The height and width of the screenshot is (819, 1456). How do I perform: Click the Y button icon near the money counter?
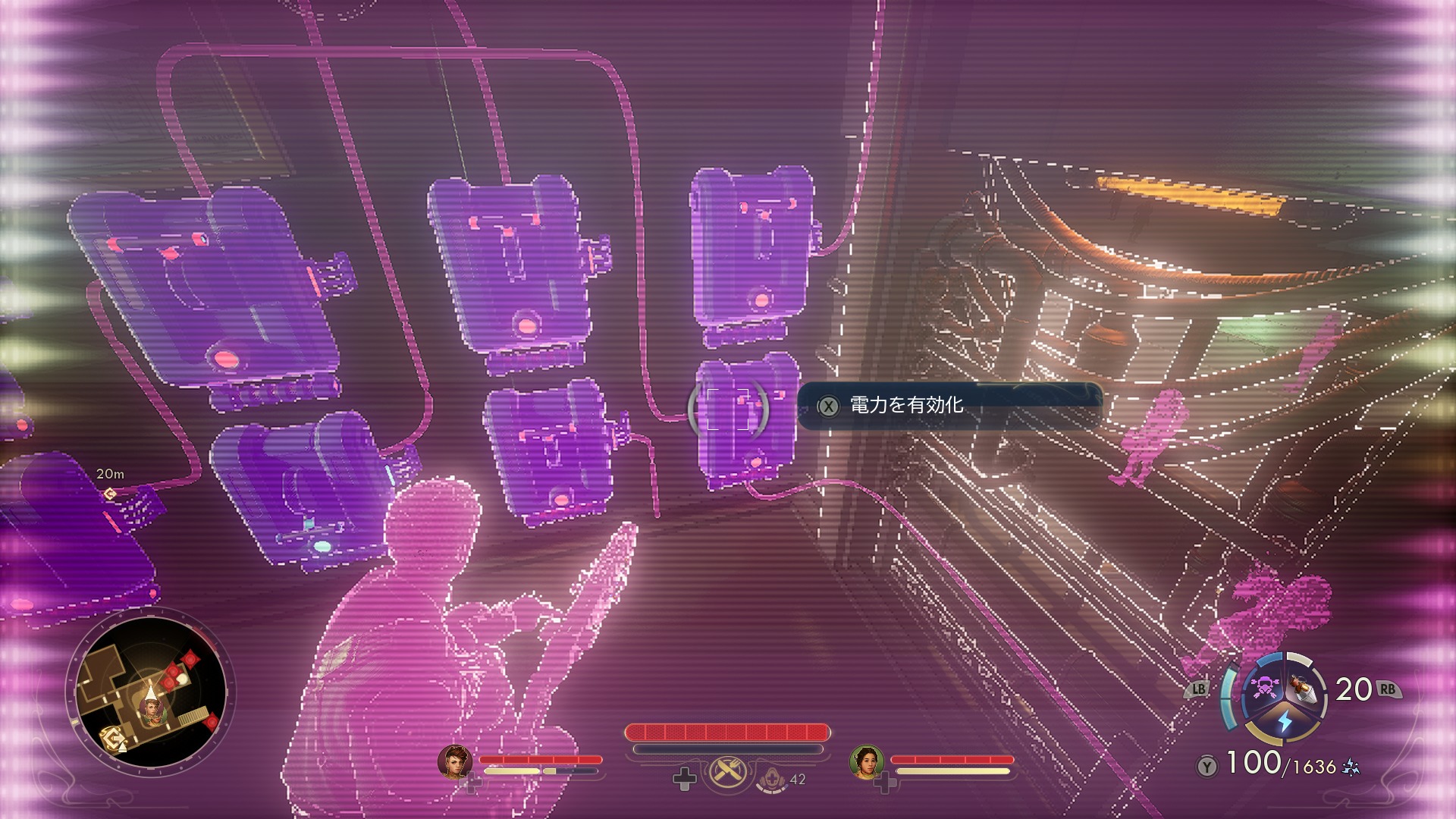[x=1206, y=766]
